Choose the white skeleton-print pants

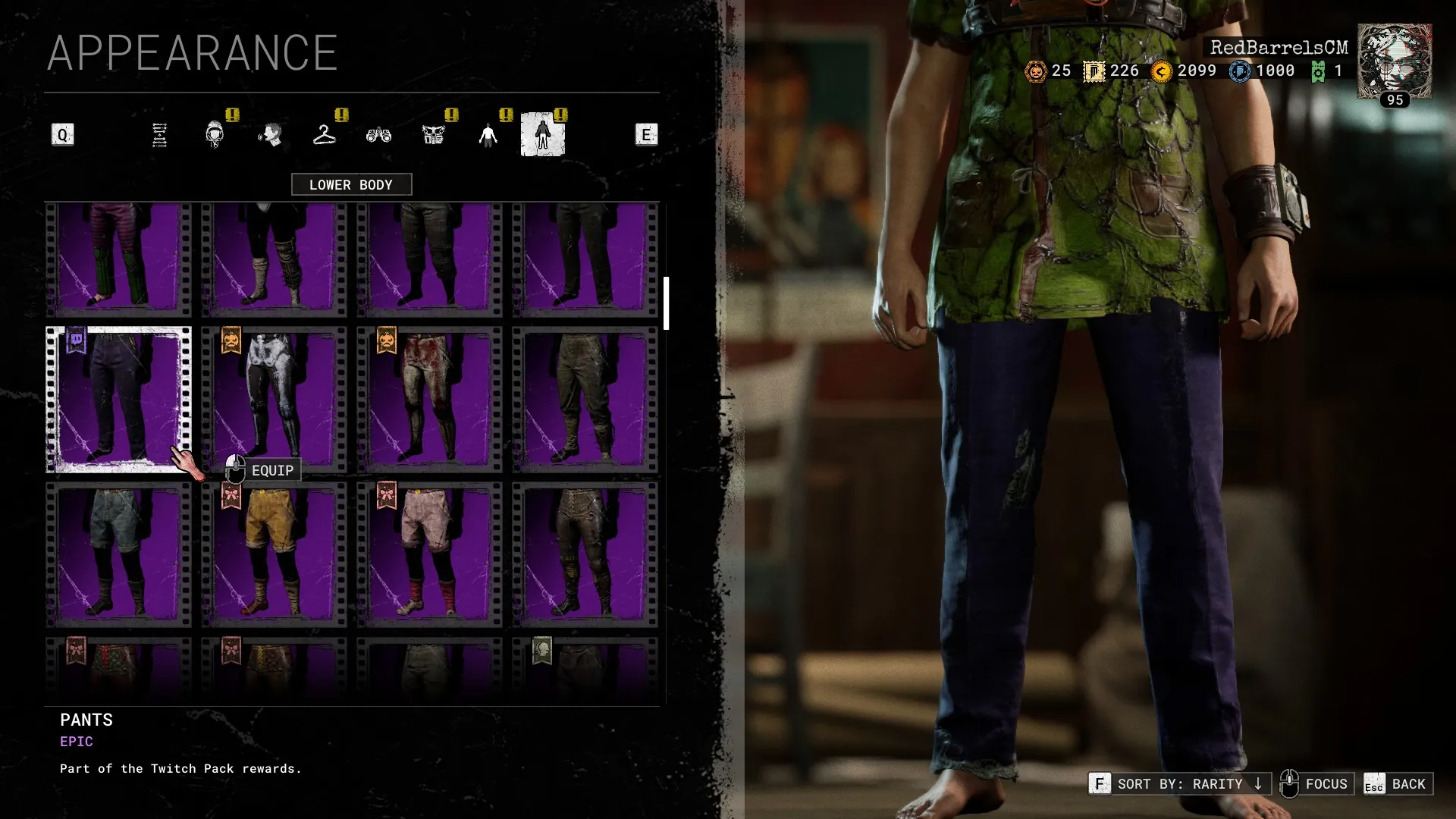point(275,400)
